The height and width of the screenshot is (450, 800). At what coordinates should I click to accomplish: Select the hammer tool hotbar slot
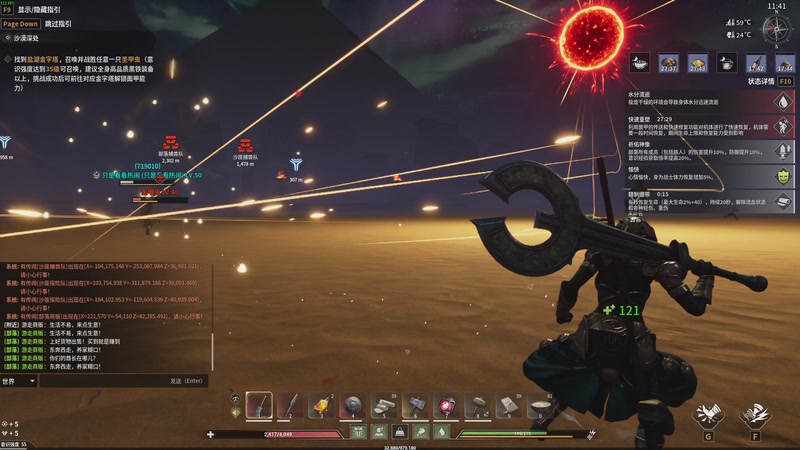(415, 405)
